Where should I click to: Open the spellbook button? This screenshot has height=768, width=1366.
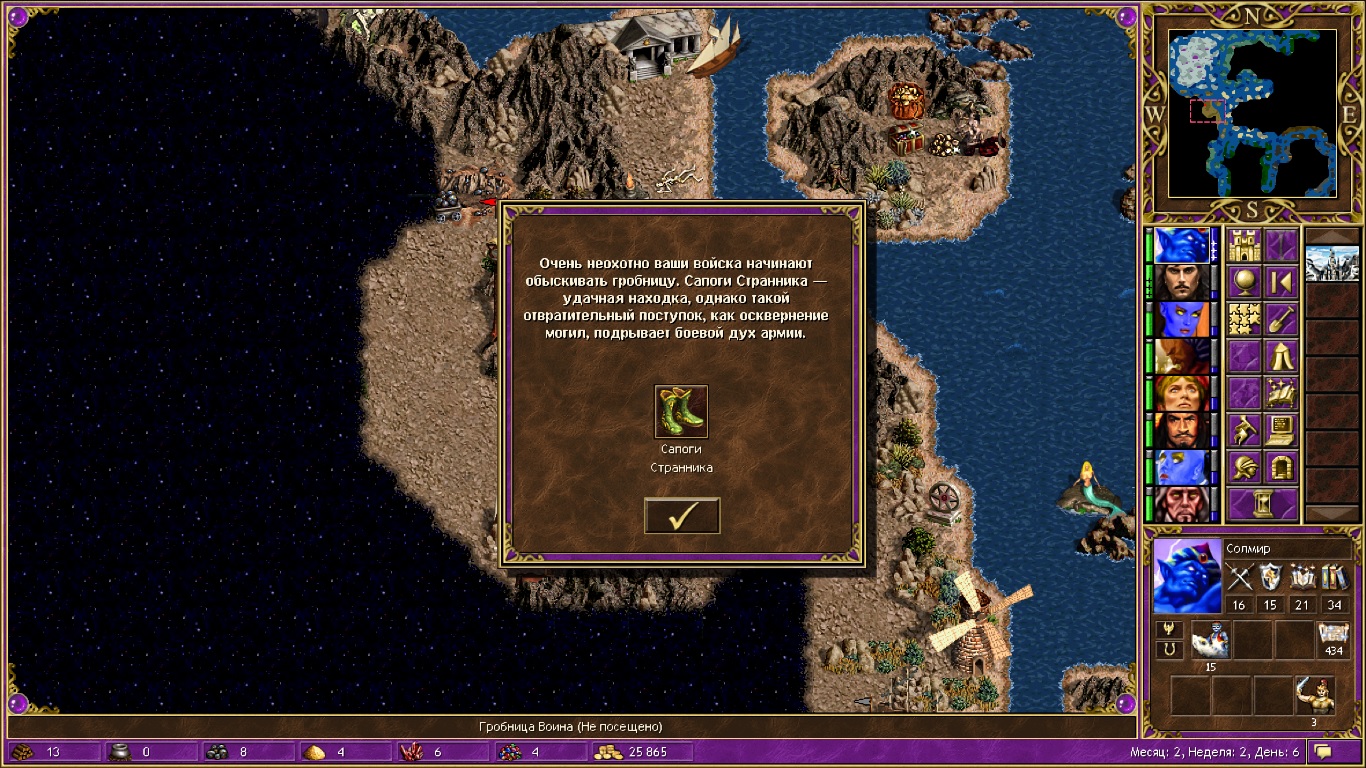[x=1281, y=392]
